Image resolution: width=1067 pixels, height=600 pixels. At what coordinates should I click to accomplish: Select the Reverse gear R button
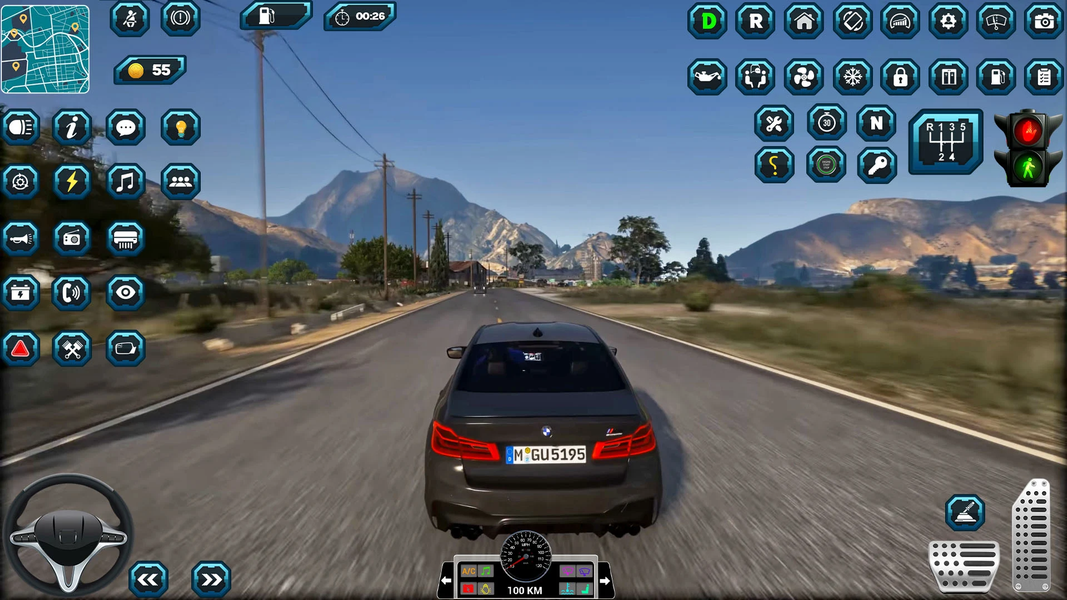tap(755, 21)
